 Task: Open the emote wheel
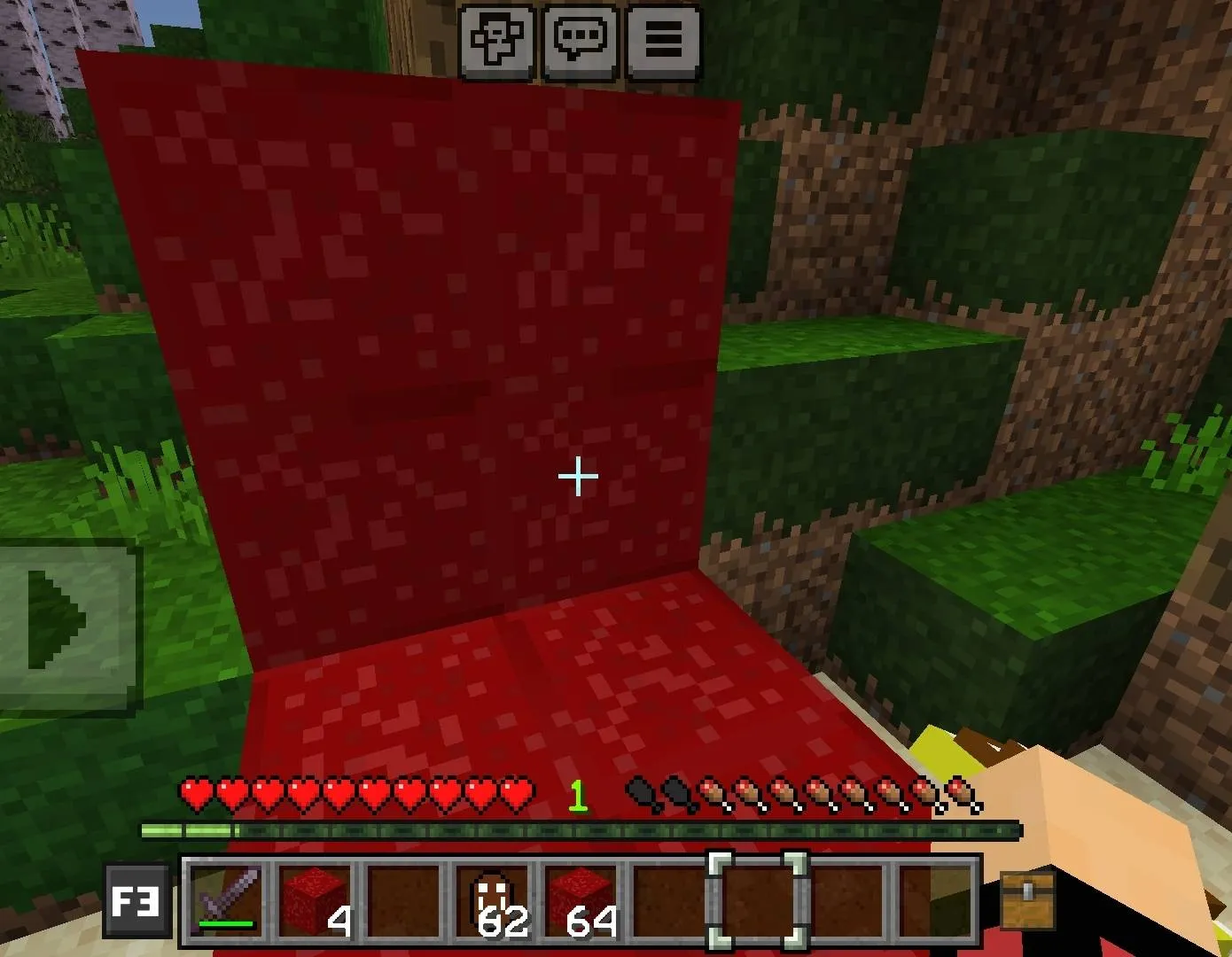click(x=495, y=38)
